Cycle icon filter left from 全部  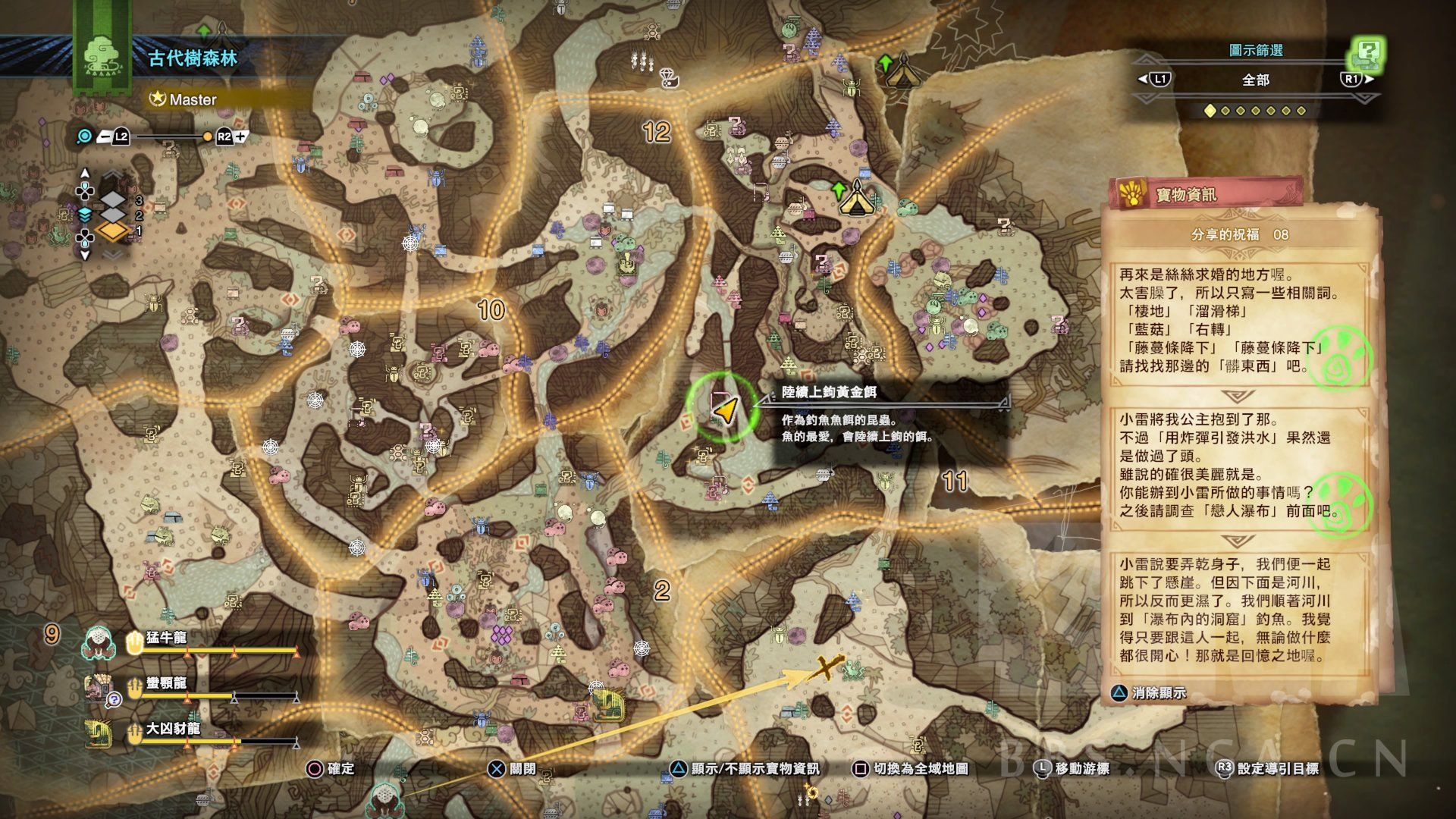(1154, 79)
